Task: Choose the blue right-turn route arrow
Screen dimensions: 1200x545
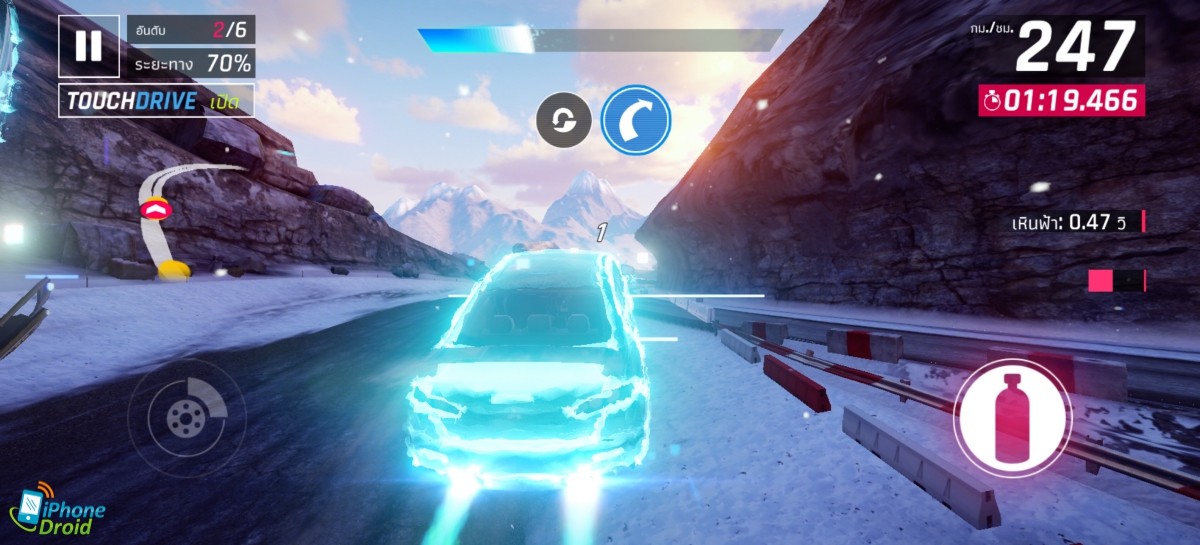Action: click(636, 120)
